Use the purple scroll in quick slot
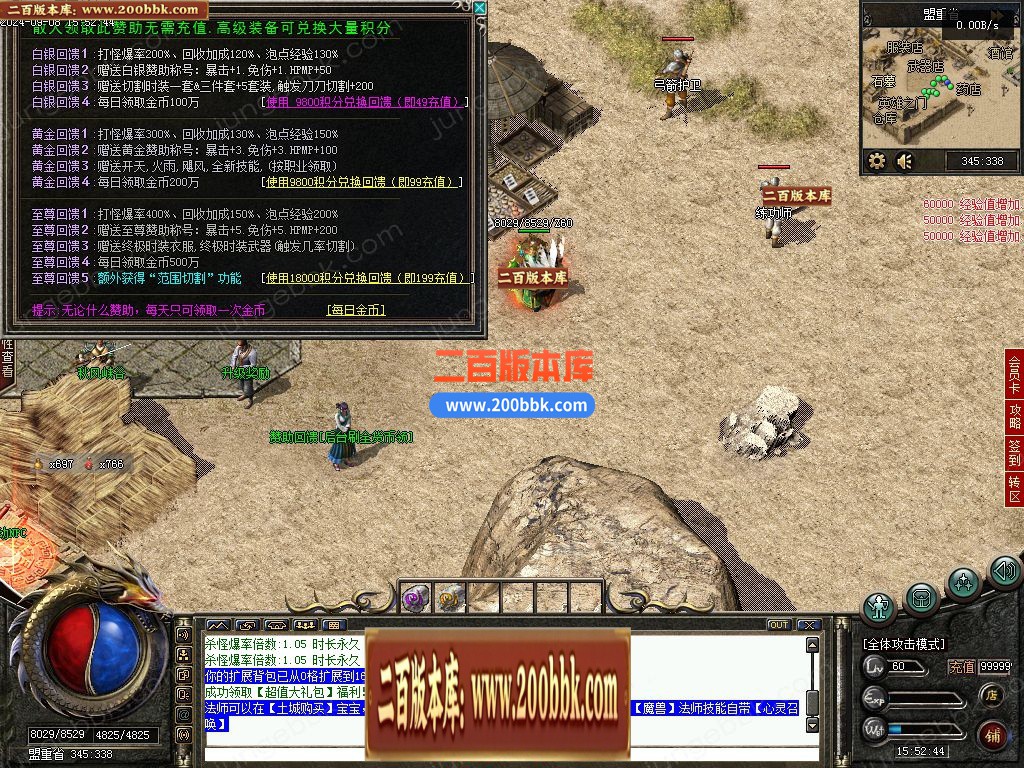 tap(415, 597)
